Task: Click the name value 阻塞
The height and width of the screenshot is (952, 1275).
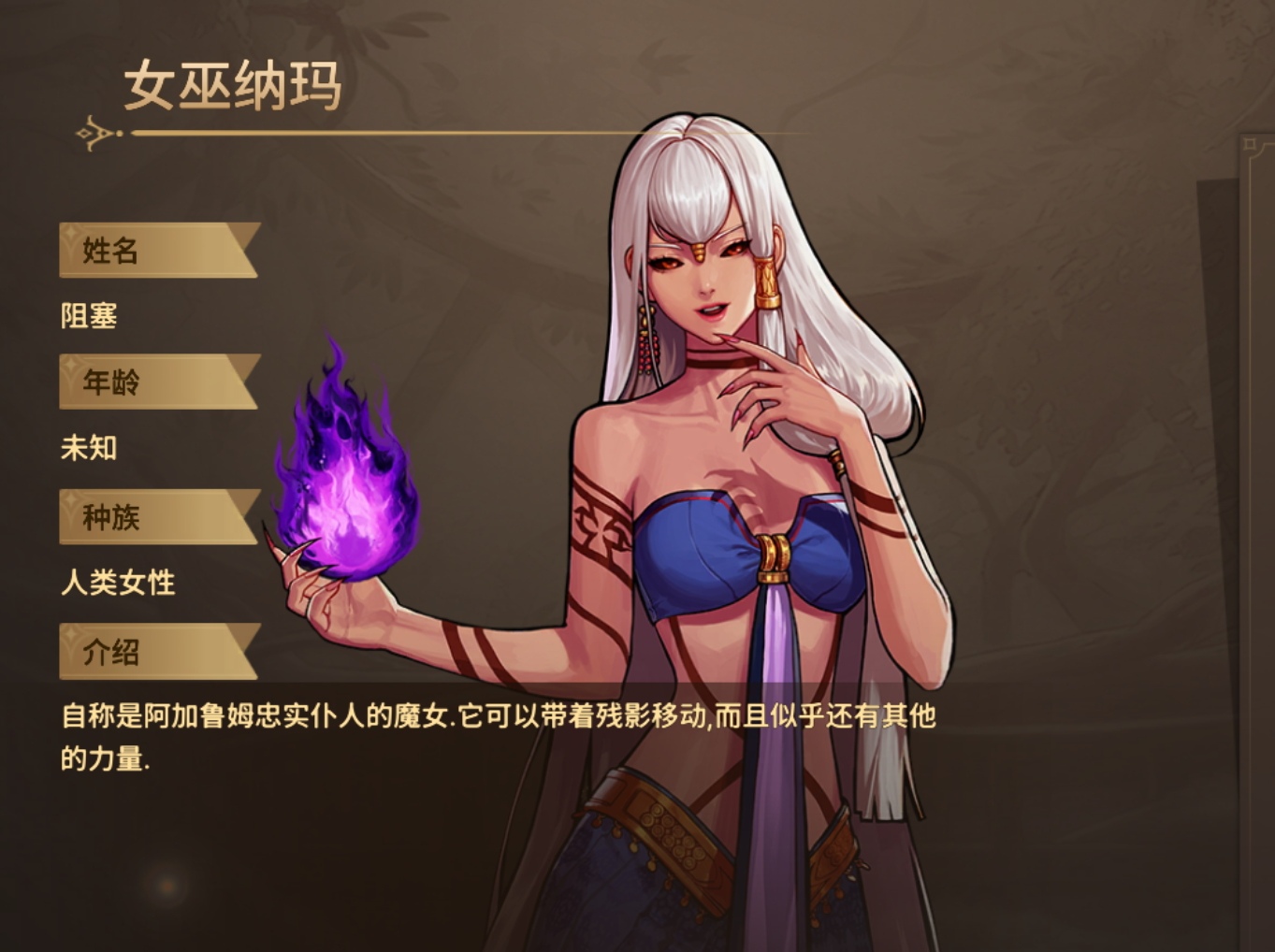Action: 88,317
